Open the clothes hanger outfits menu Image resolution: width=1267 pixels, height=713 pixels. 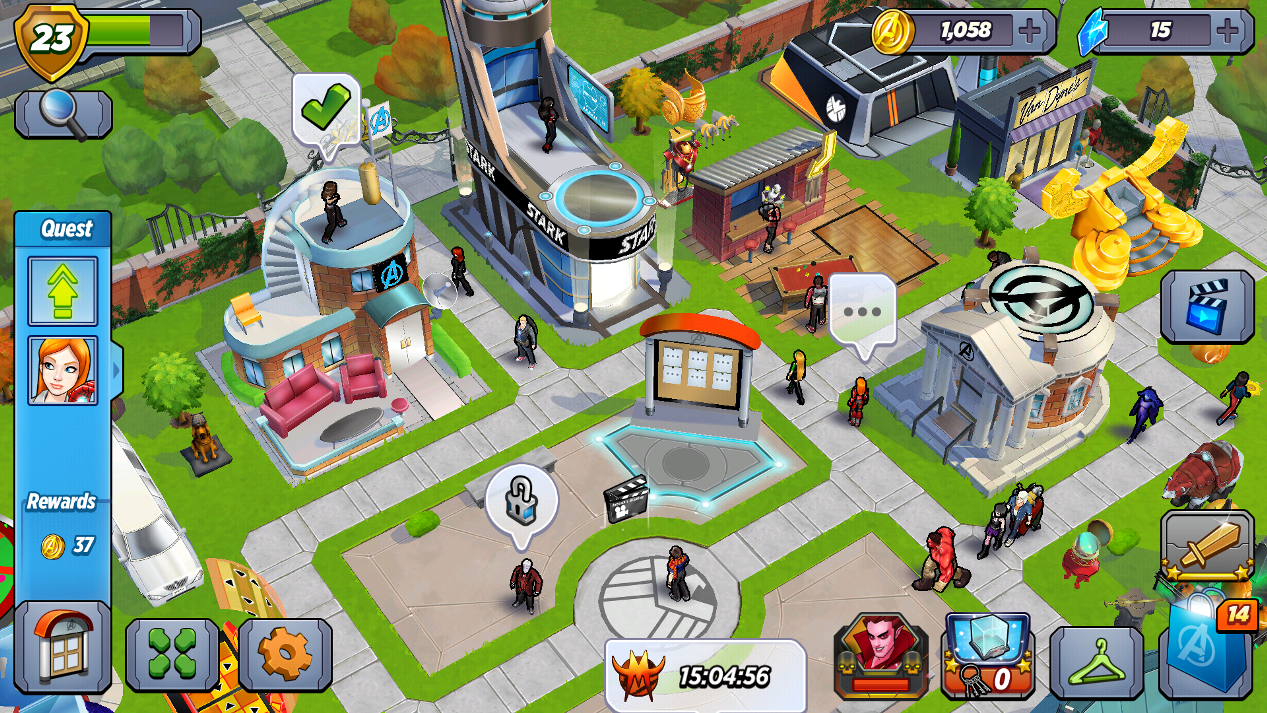1095,661
